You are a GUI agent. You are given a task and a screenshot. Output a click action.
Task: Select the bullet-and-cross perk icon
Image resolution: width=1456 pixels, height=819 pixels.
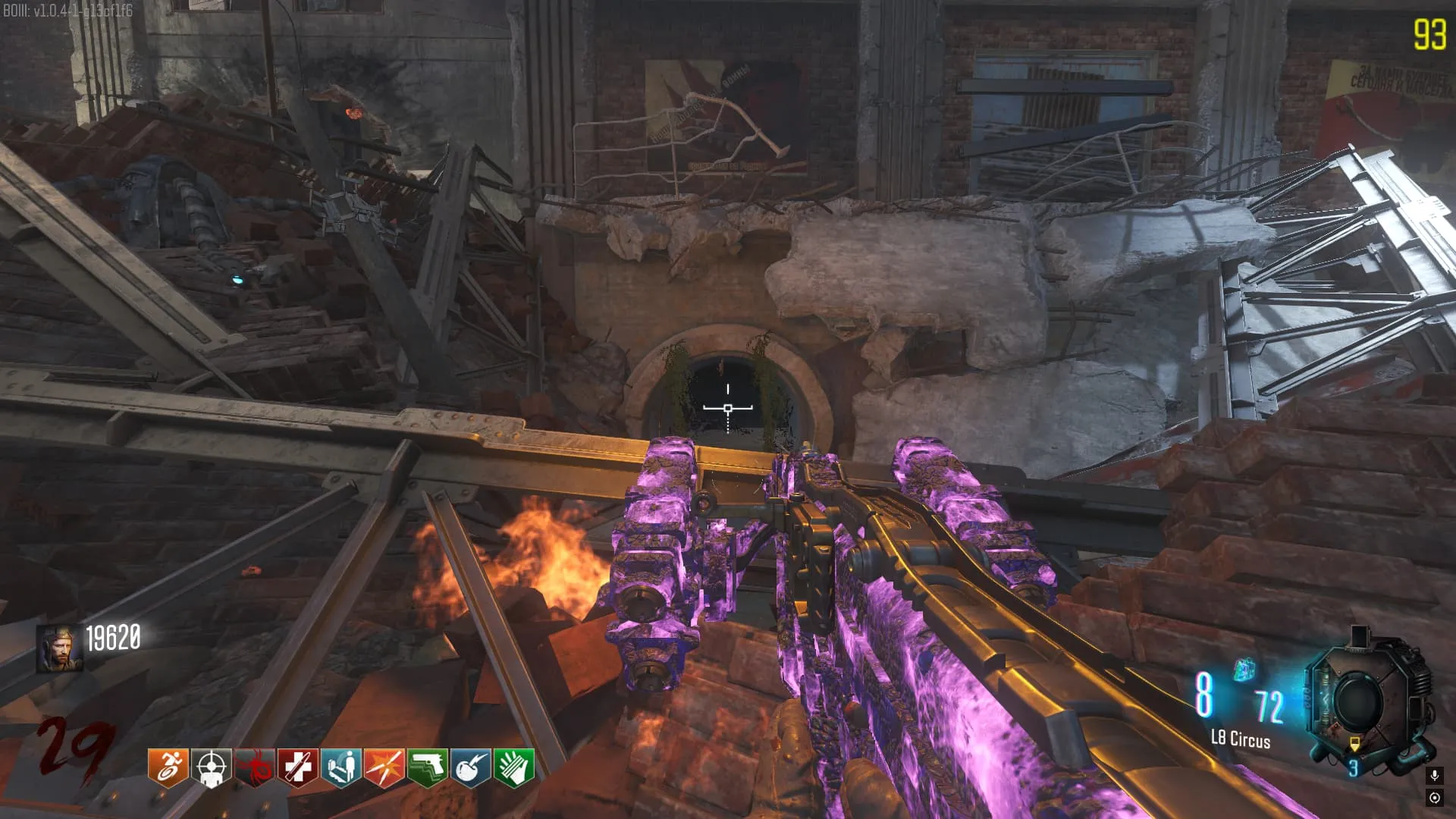[298, 767]
